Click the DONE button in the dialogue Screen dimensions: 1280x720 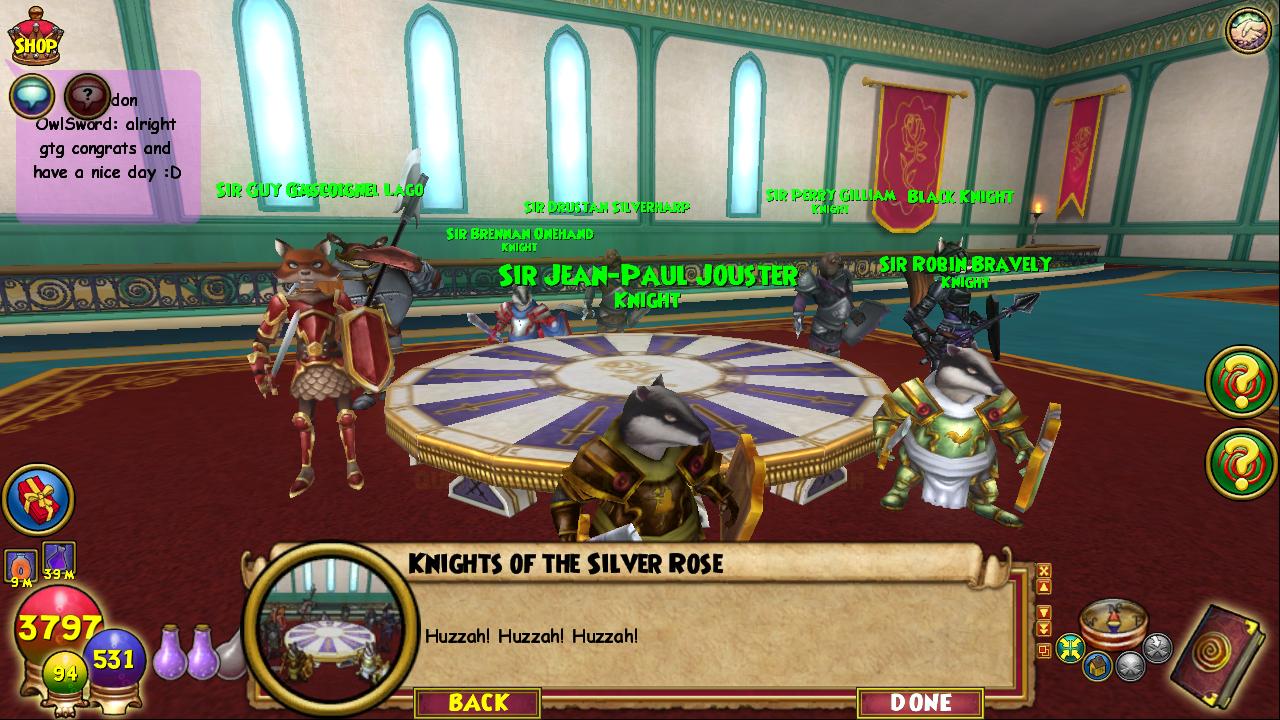[920, 702]
